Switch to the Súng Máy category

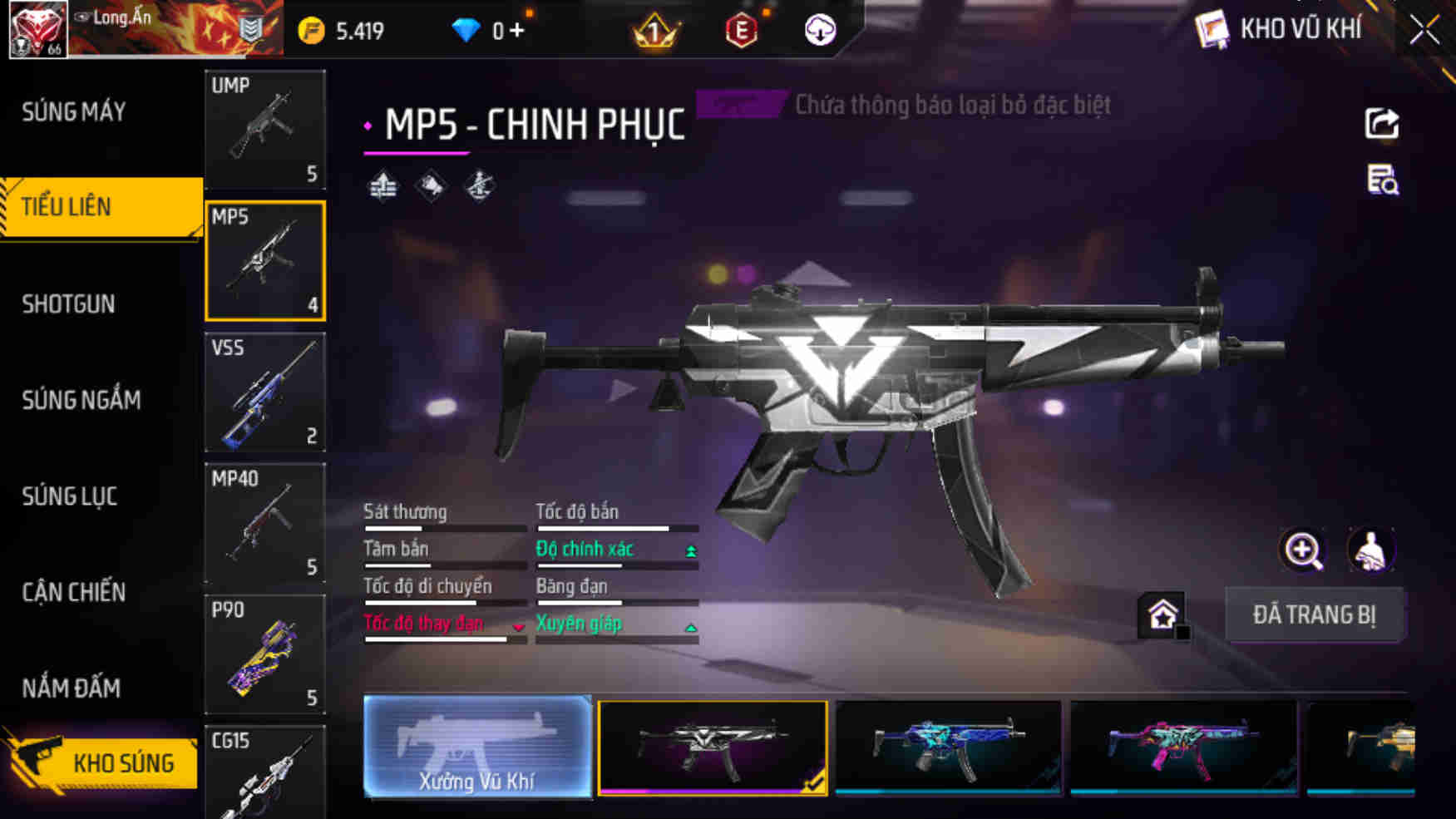click(x=75, y=111)
